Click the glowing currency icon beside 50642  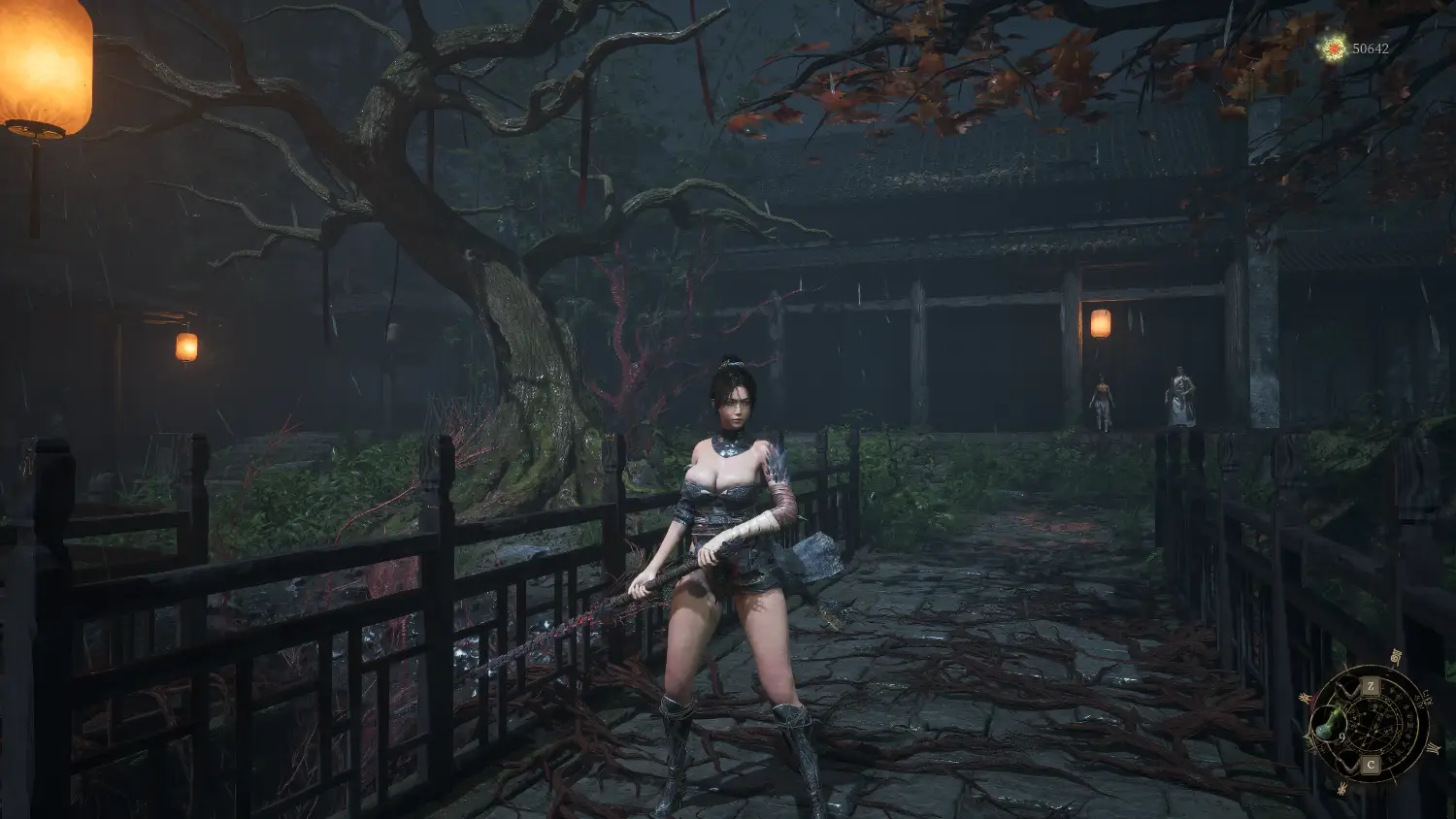[x=1335, y=48]
